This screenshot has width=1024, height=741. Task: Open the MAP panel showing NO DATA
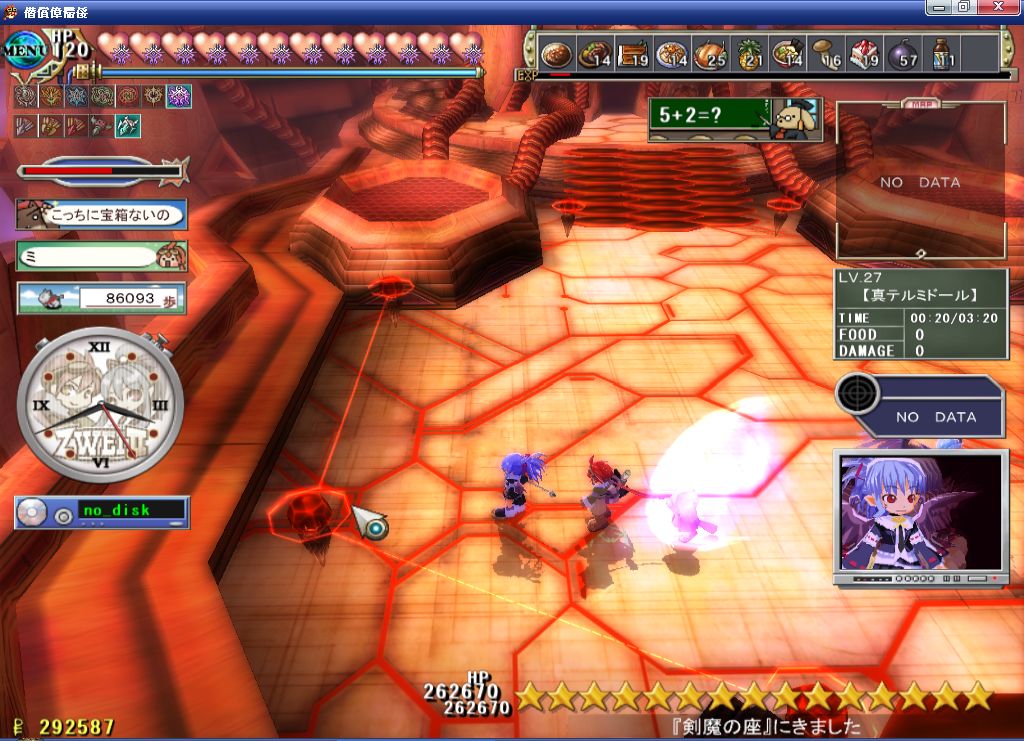(920, 181)
